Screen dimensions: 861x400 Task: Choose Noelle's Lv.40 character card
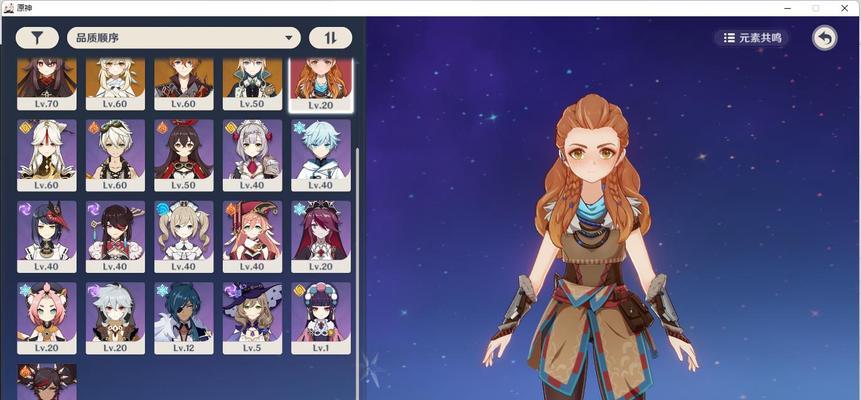(x=252, y=155)
